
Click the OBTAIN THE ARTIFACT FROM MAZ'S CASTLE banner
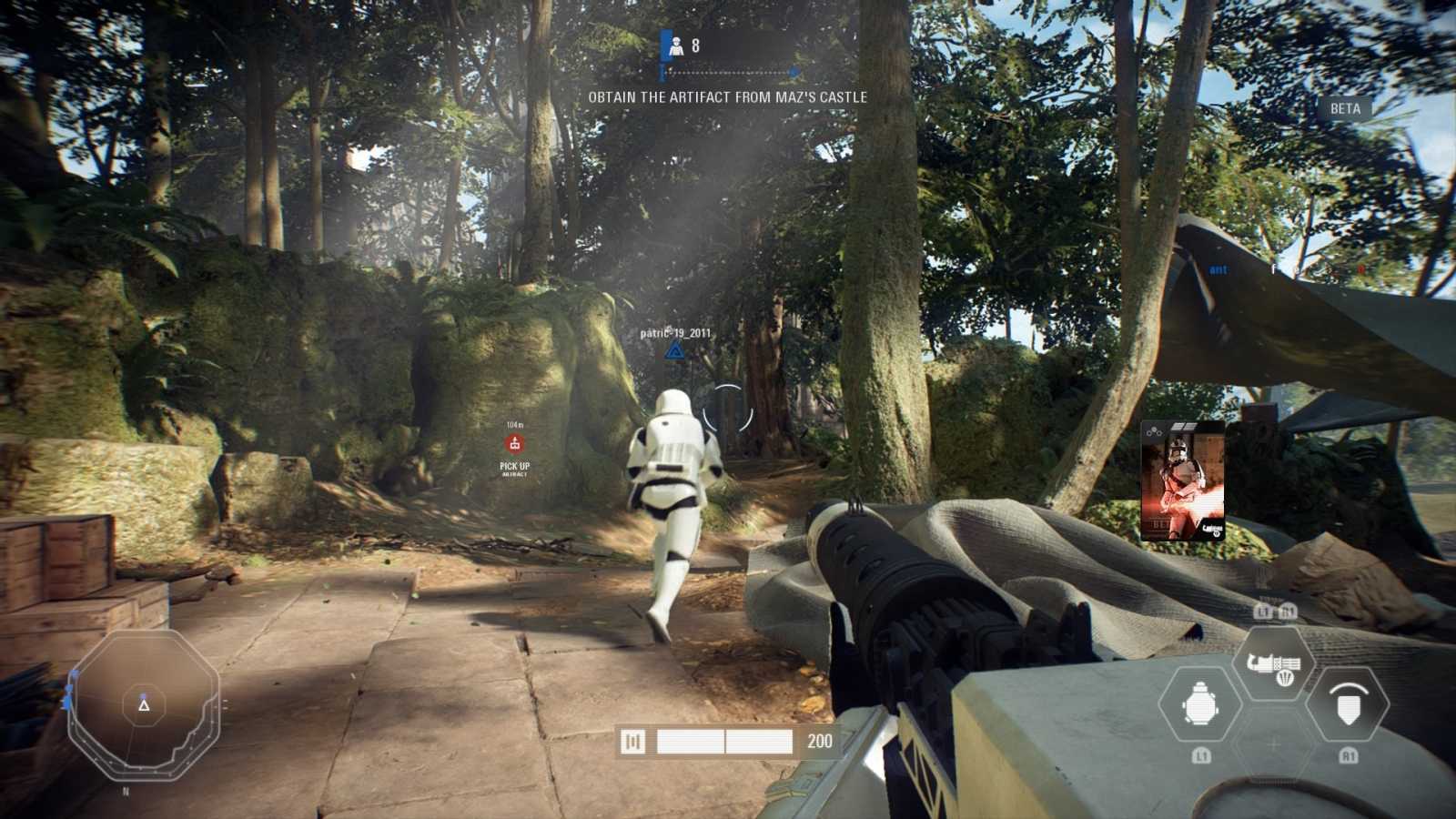tap(729, 96)
